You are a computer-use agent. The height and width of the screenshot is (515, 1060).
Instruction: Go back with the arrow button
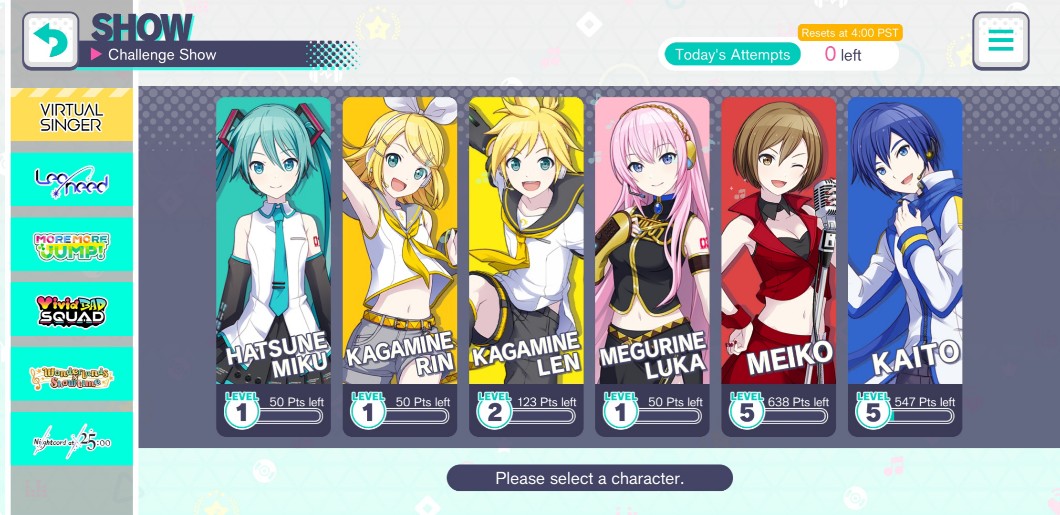50,41
